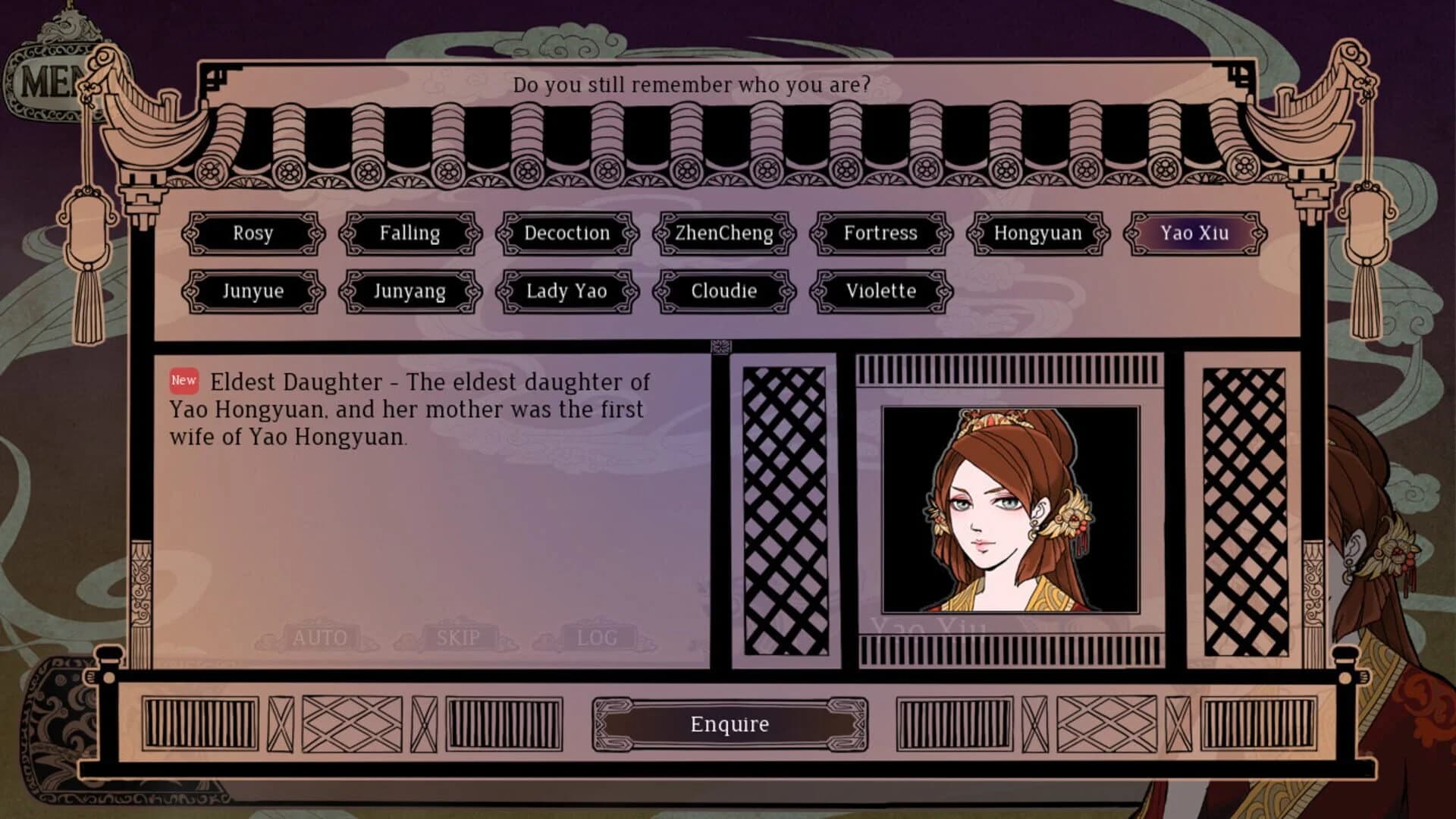This screenshot has height=819, width=1456.
Task: Open the ZhenCheng entry
Action: [x=723, y=234]
